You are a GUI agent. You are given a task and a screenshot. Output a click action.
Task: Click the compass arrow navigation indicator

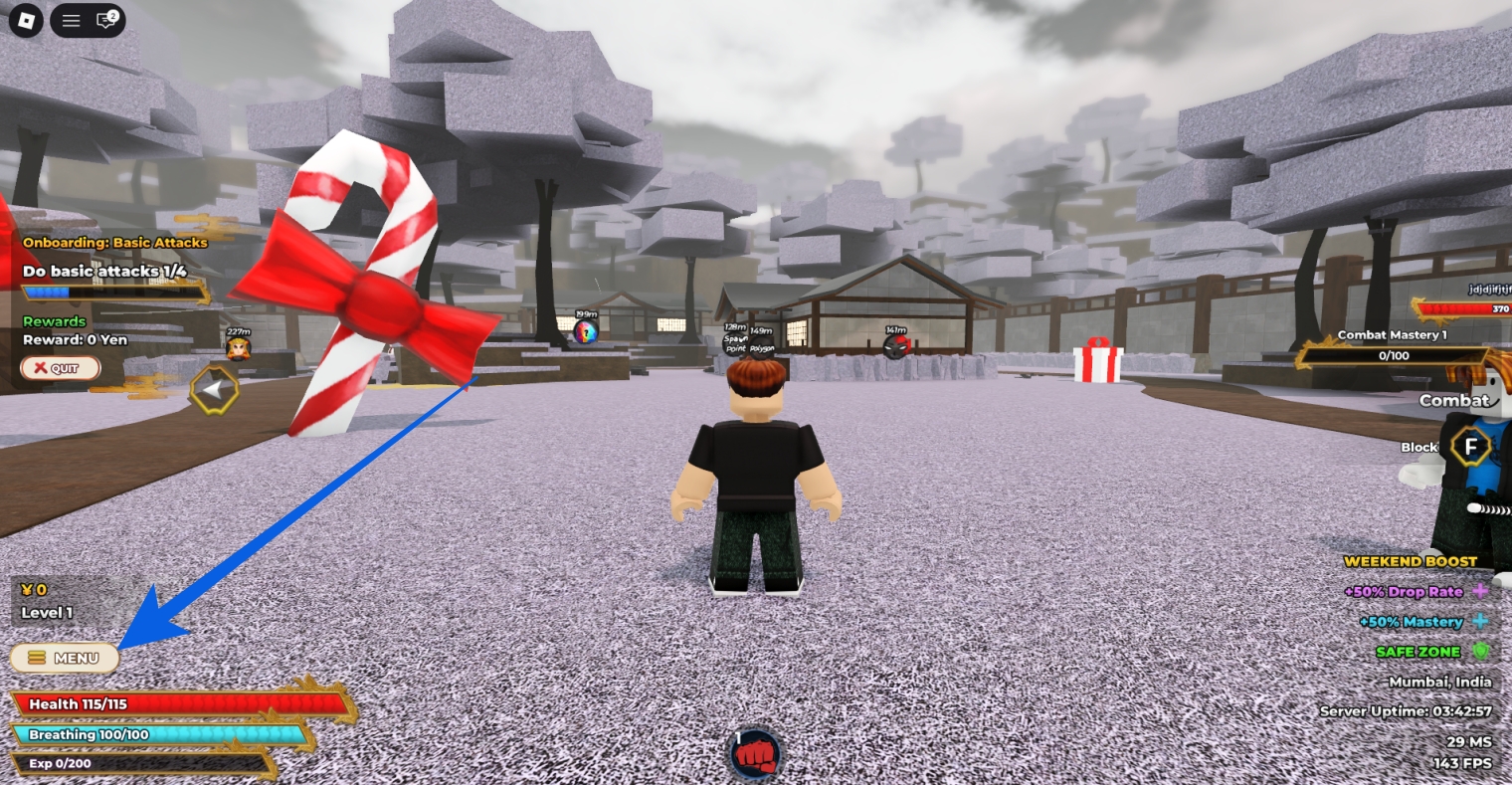[x=215, y=391]
